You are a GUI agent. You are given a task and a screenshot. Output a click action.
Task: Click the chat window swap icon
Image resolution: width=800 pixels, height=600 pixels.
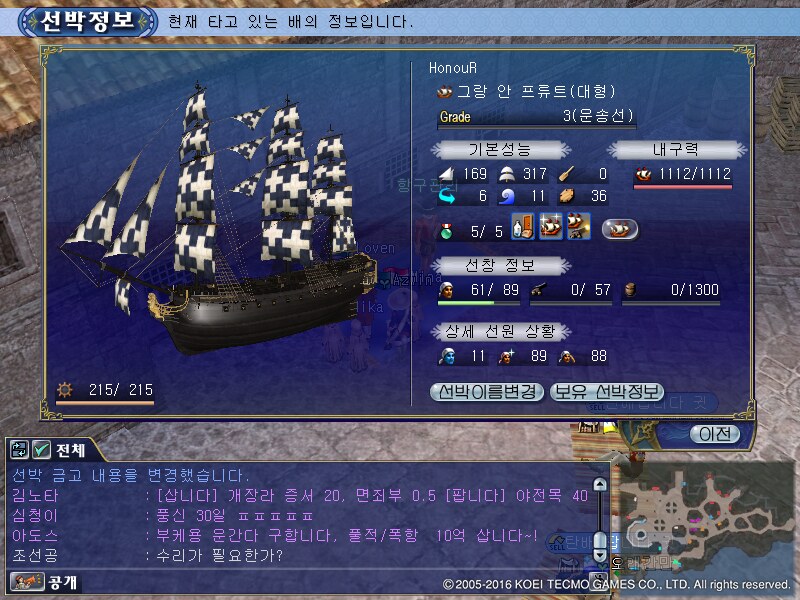19,450
